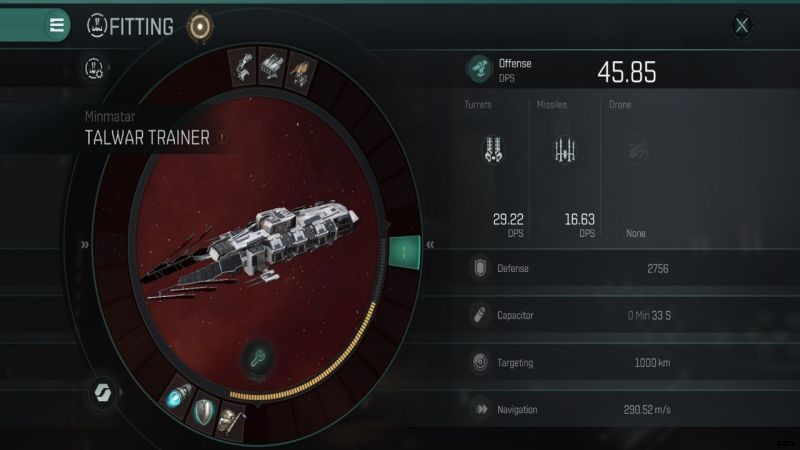Viewport: 800px width, 450px height.
Task: Close the Fitting screen
Action: tap(741, 26)
